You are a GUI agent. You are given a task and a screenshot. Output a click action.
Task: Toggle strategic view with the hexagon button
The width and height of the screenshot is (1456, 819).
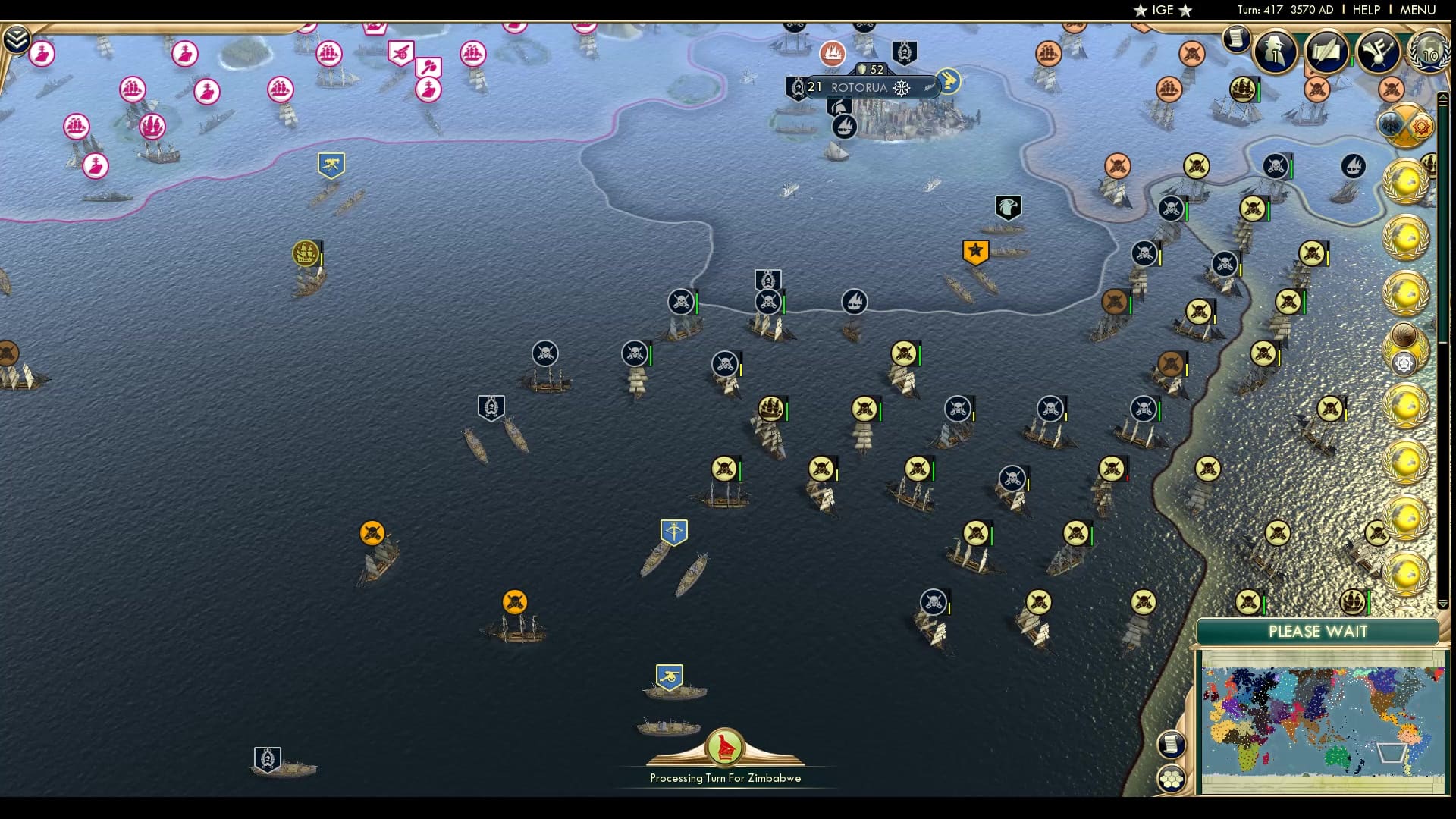[x=1171, y=780]
